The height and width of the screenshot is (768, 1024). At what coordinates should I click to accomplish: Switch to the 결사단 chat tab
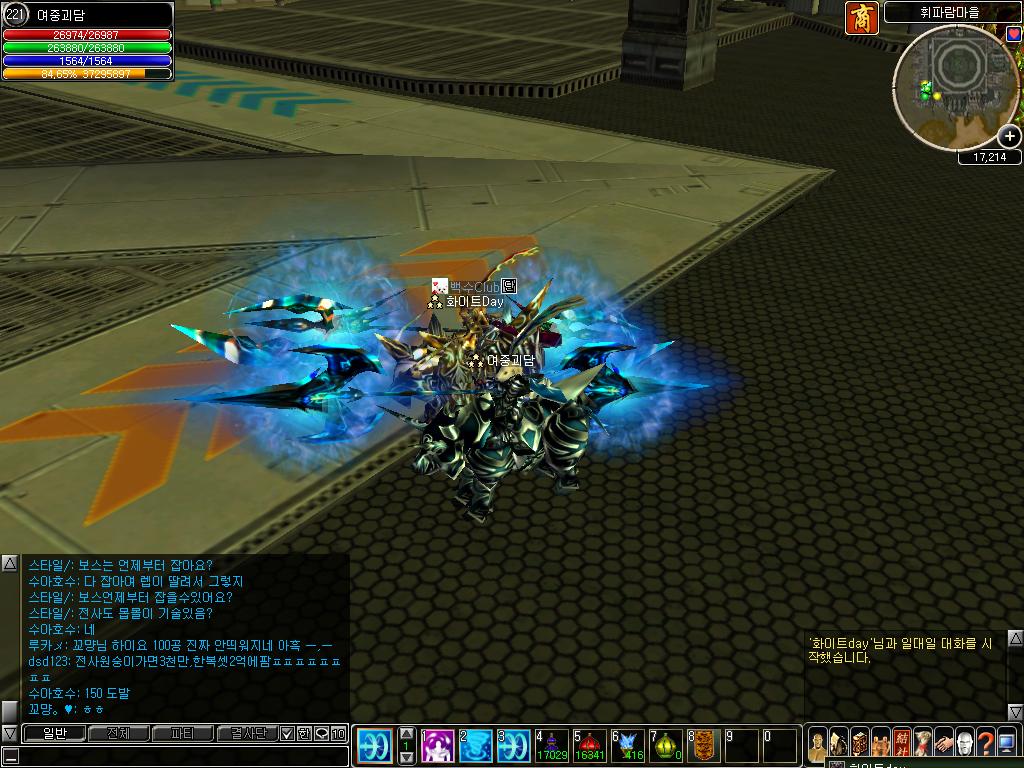coord(246,733)
